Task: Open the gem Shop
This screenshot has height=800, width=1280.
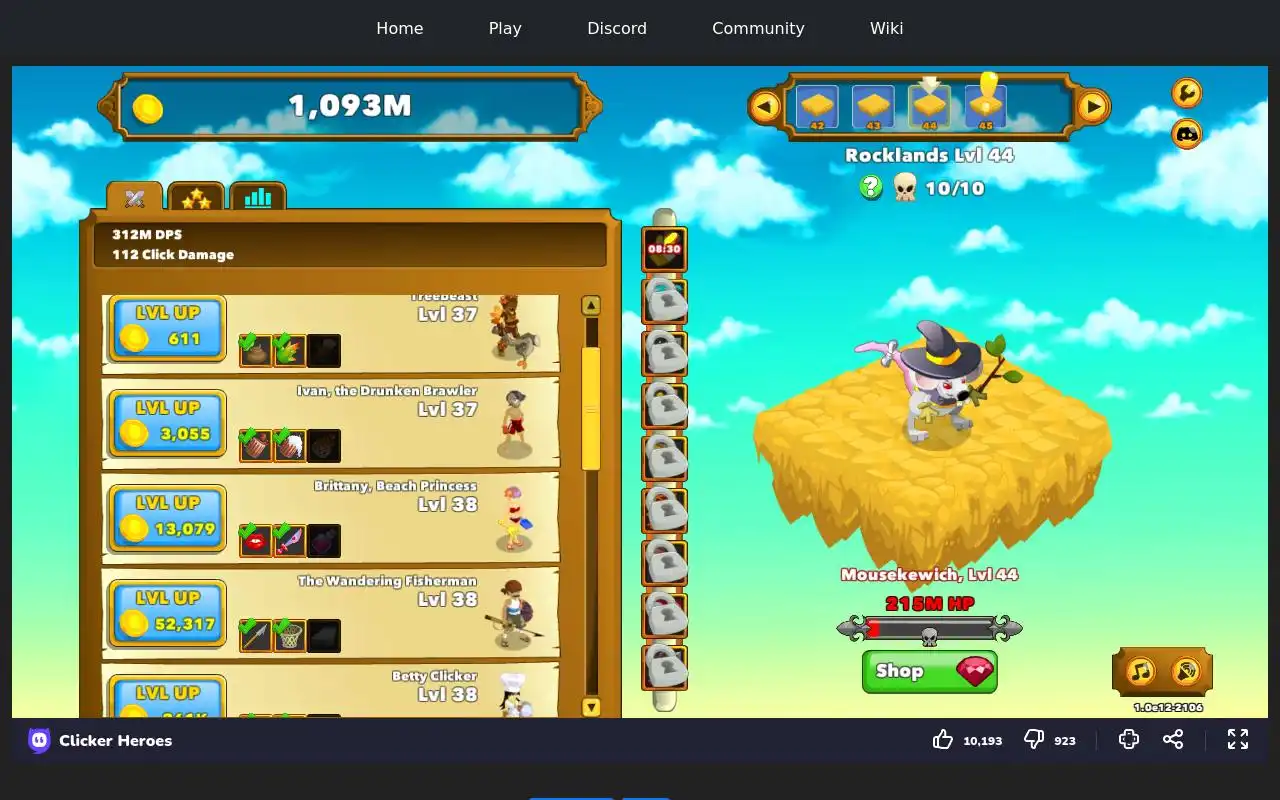Action: pyautogui.click(x=929, y=671)
